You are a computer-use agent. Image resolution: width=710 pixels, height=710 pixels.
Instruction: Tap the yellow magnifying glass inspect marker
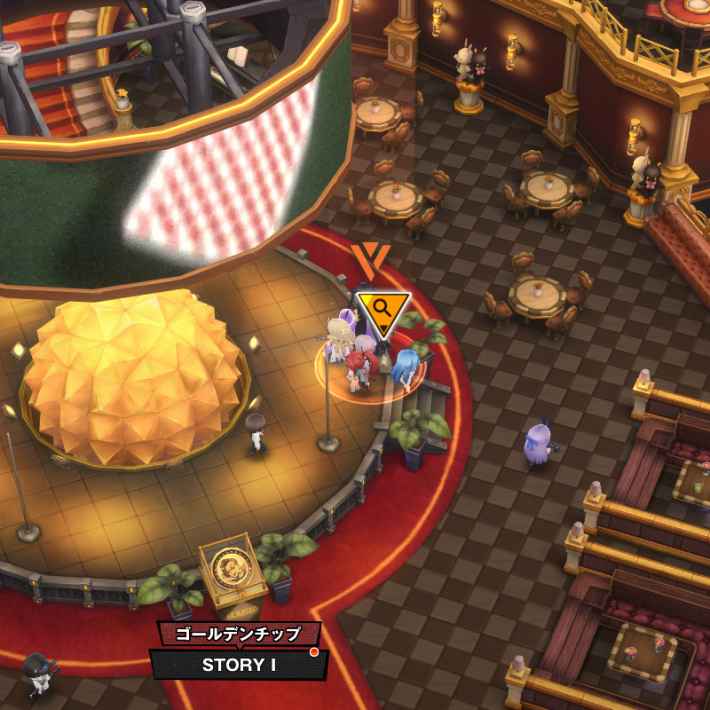(384, 310)
